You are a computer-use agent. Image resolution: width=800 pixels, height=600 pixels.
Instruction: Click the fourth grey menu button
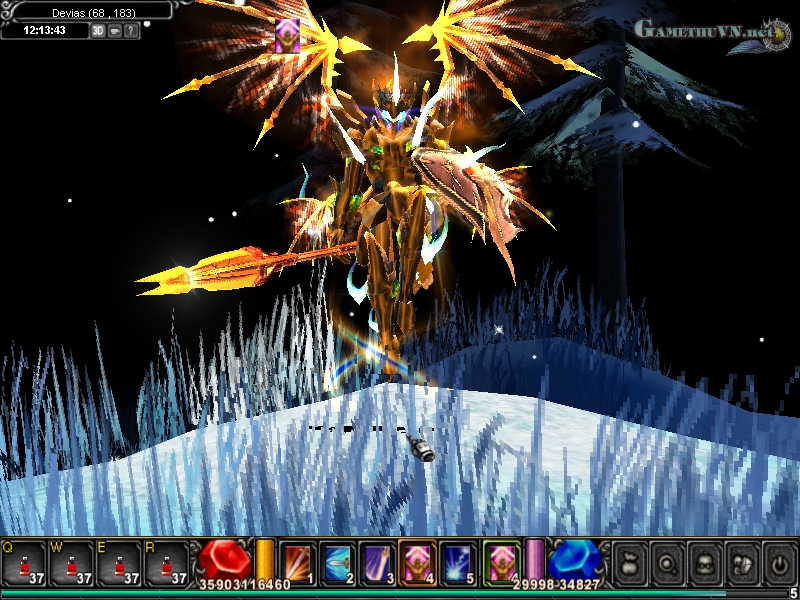click(741, 561)
